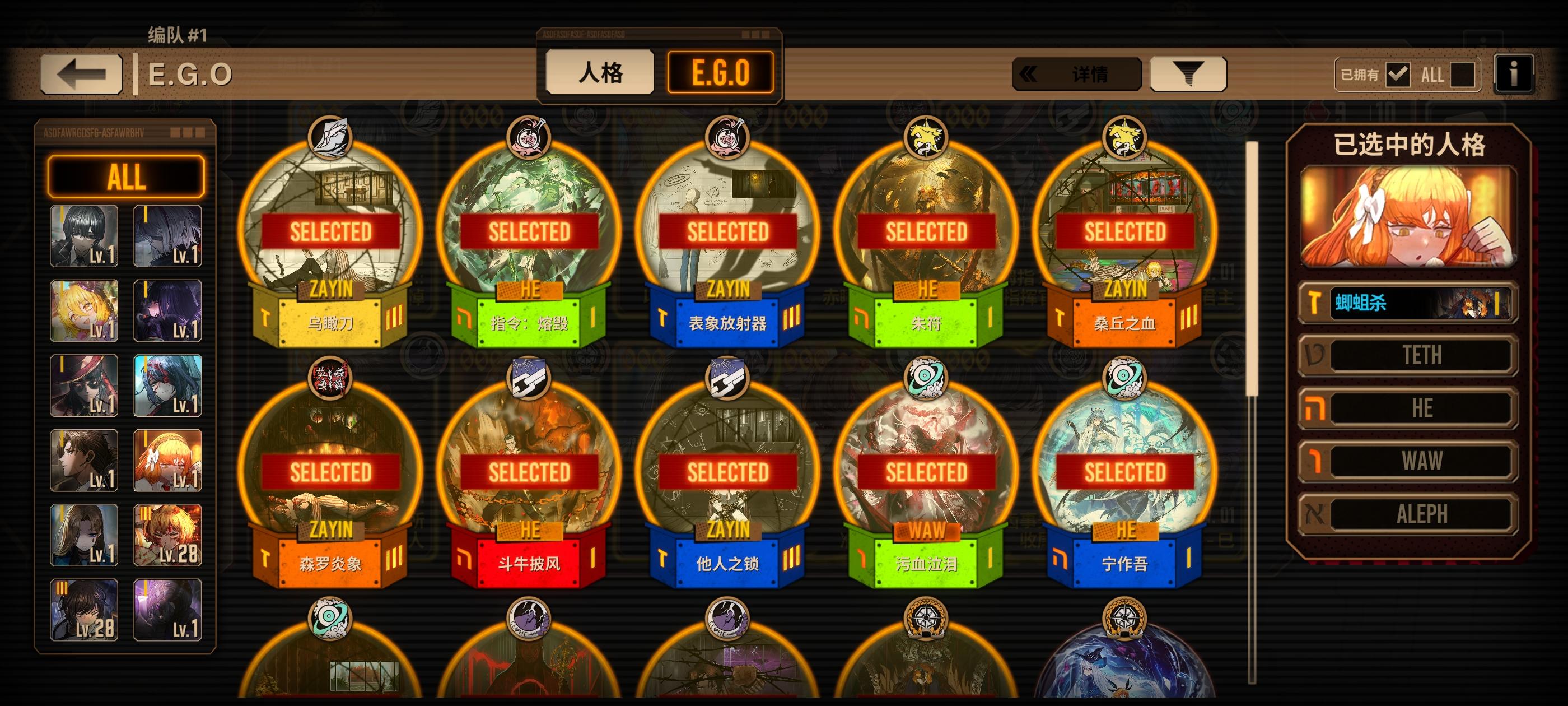The image size is (1568, 706).
Task: Switch to the 人格 tab
Action: [599, 73]
